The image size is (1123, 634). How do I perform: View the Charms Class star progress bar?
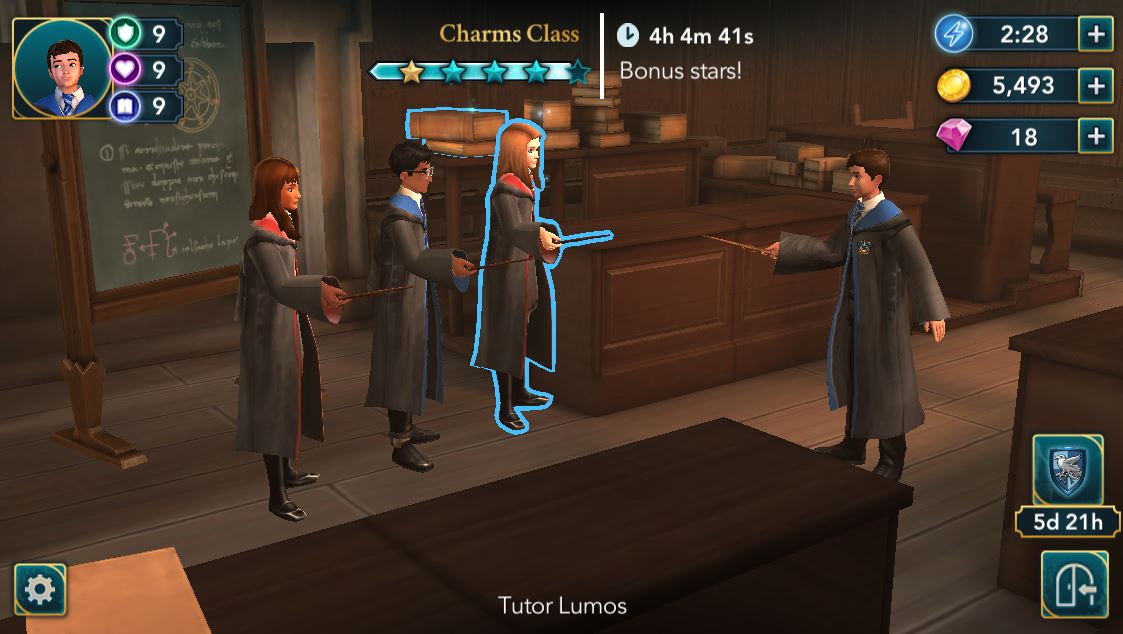pos(480,71)
